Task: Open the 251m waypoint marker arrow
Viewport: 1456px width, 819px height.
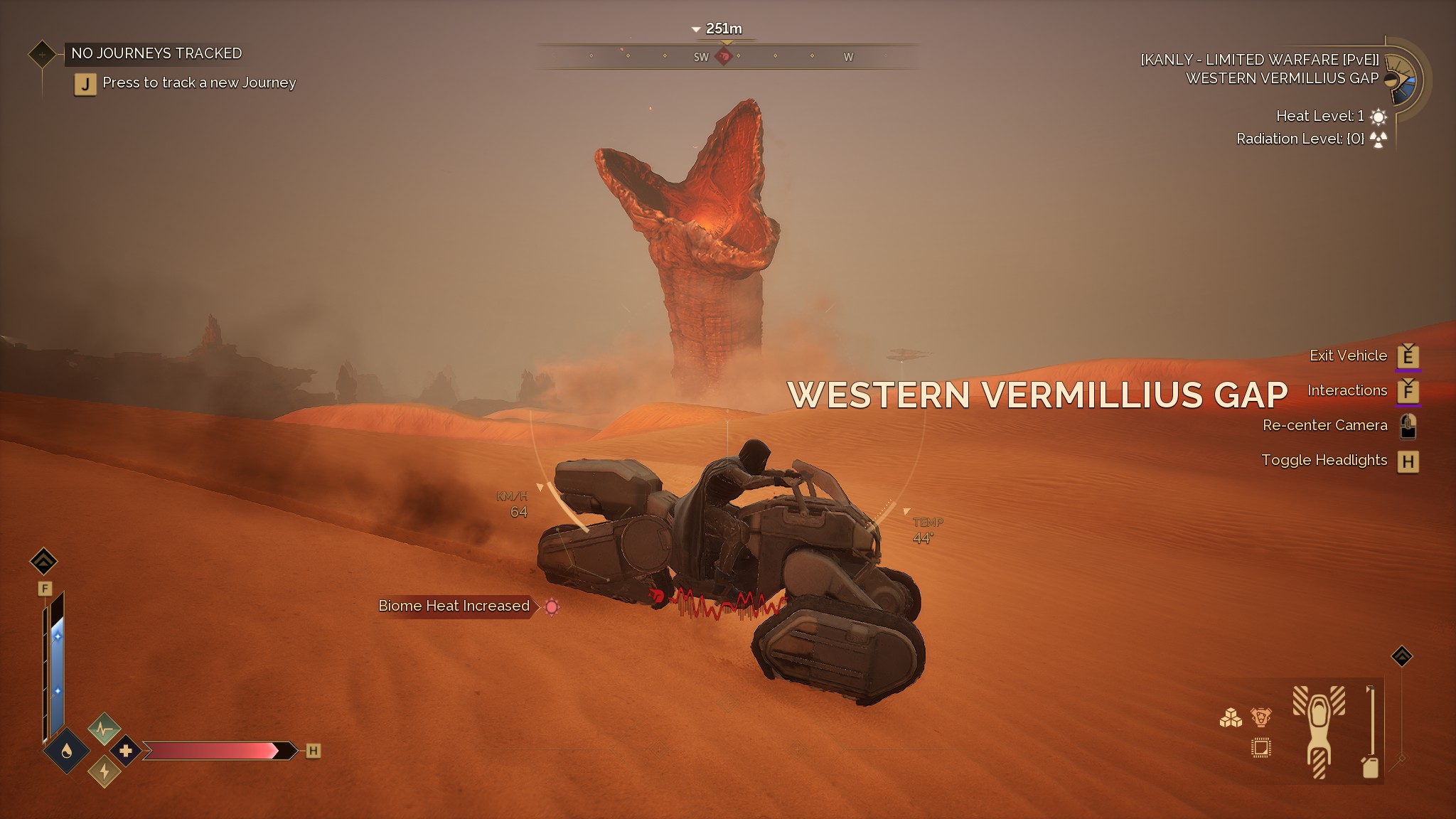Action: point(695,28)
